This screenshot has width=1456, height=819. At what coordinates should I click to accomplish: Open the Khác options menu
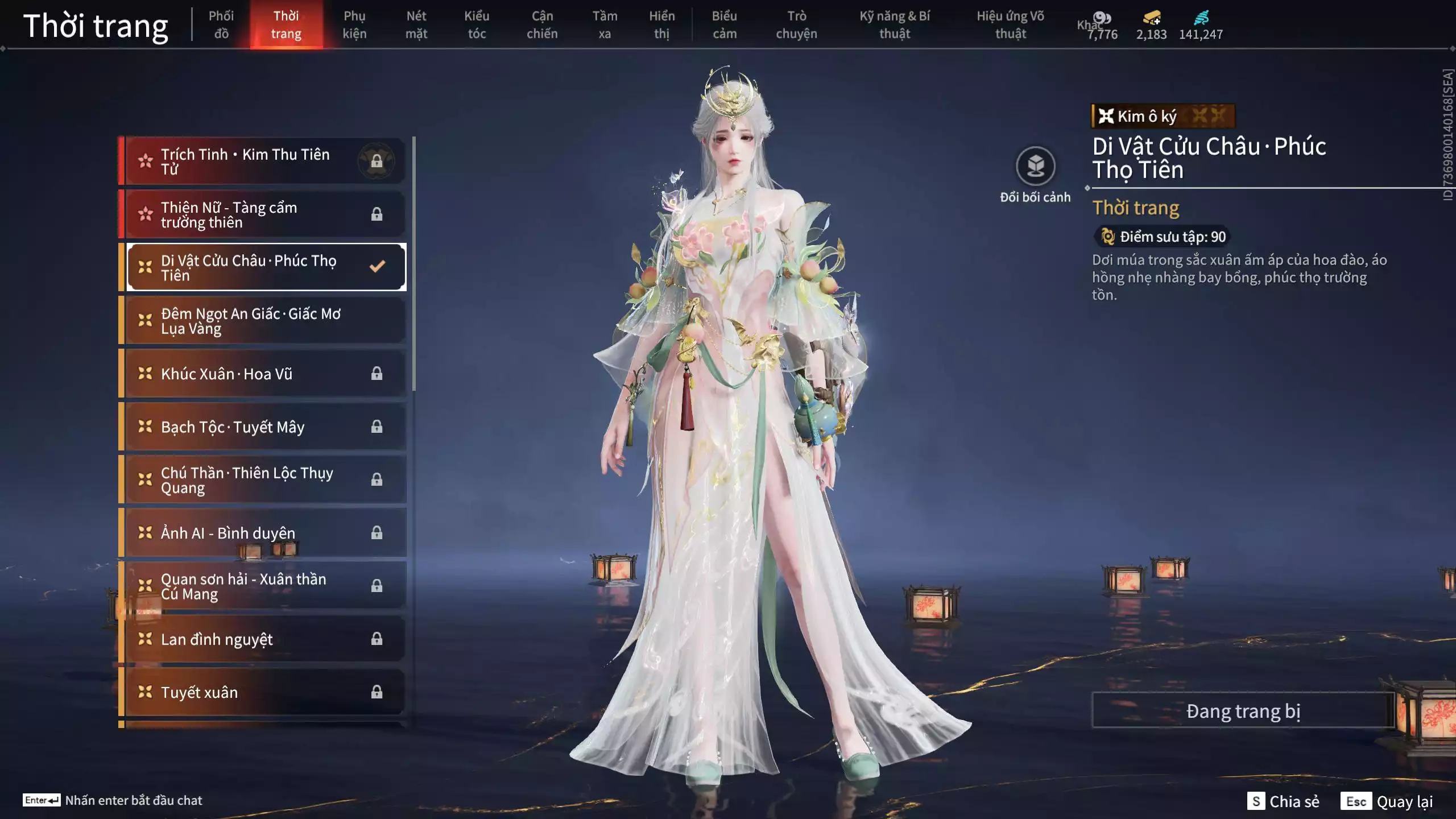point(1088,25)
